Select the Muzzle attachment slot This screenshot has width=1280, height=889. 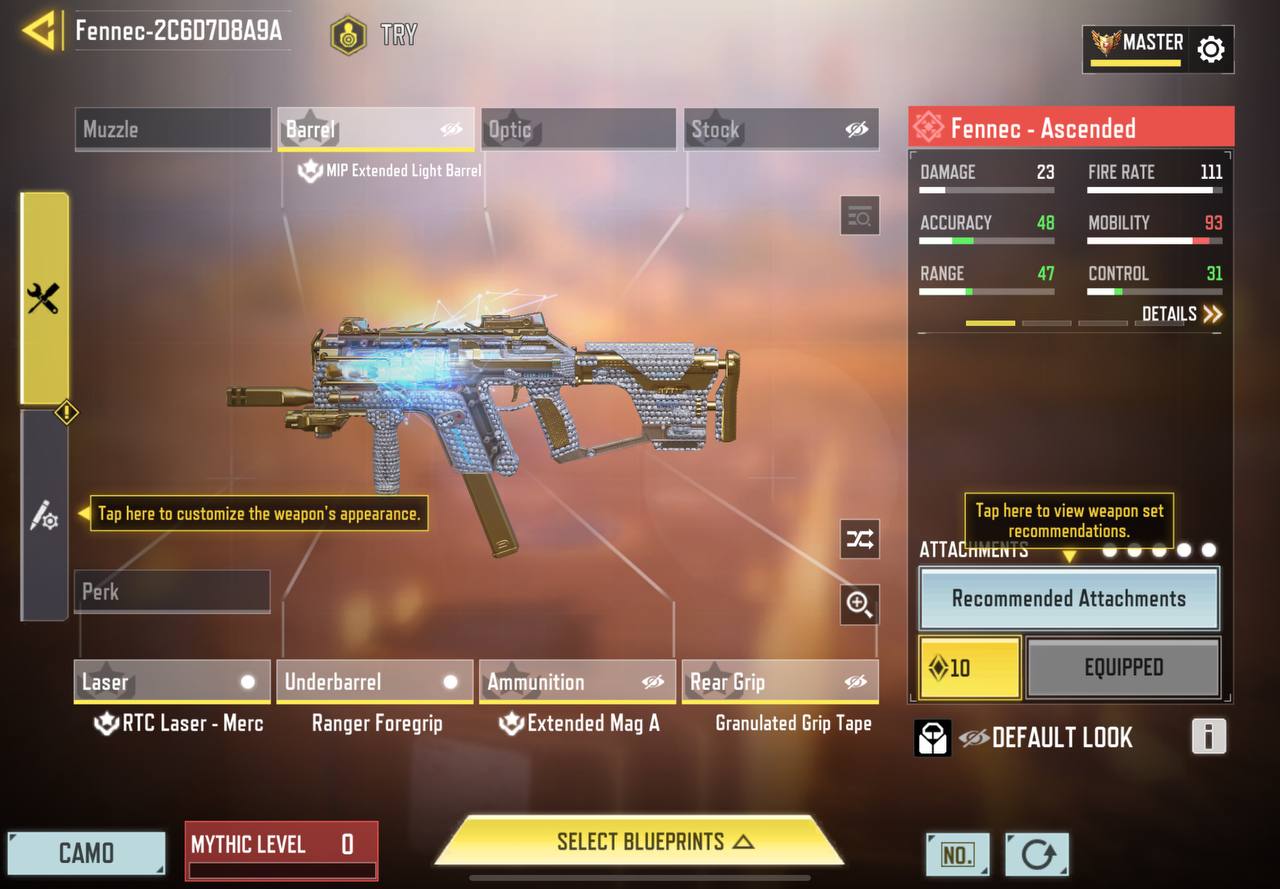(x=172, y=129)
